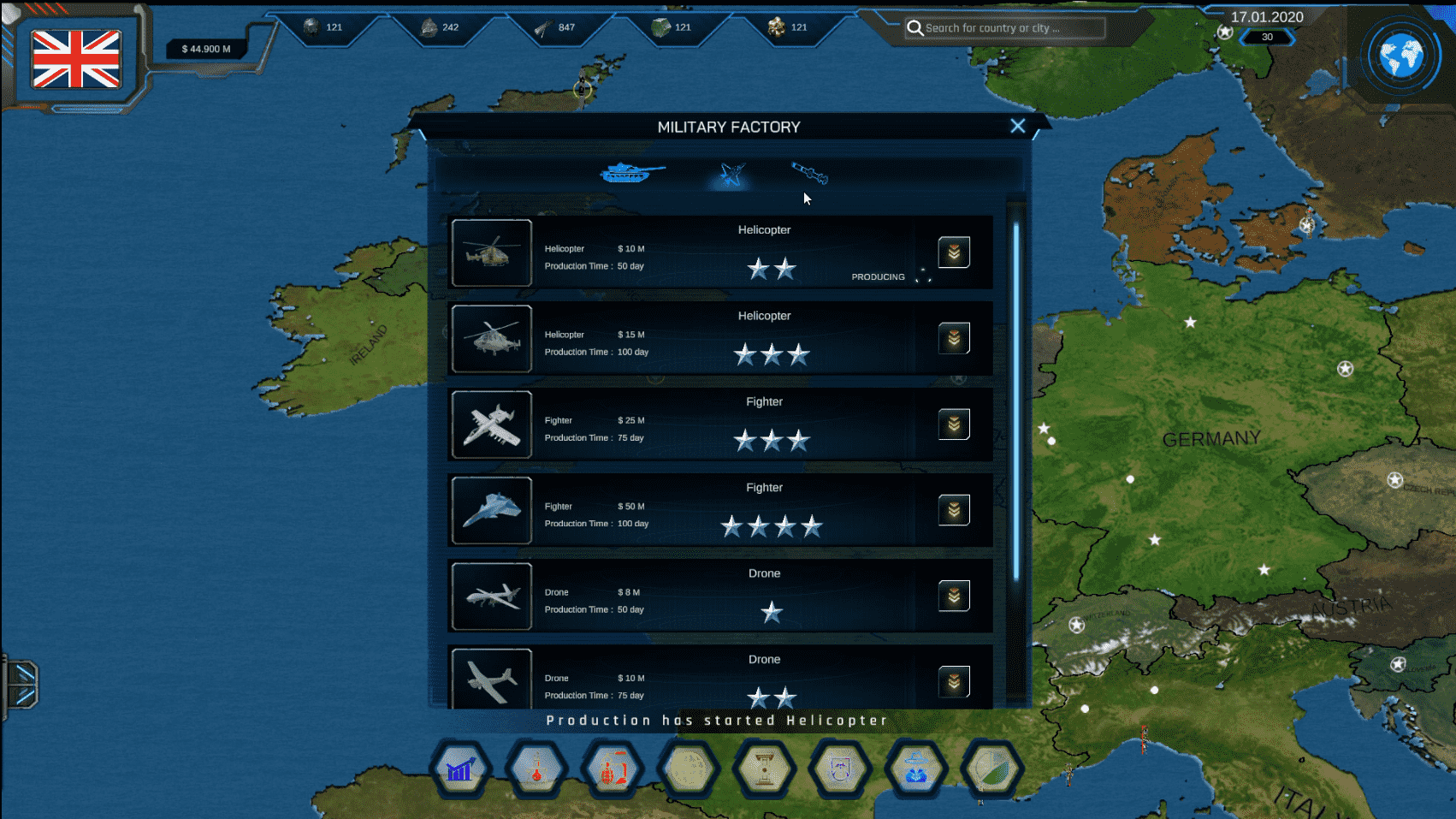Close the Military Factory window
Image resolution: width=1456 pixels, height=819 pixels.
(1017, 127)
